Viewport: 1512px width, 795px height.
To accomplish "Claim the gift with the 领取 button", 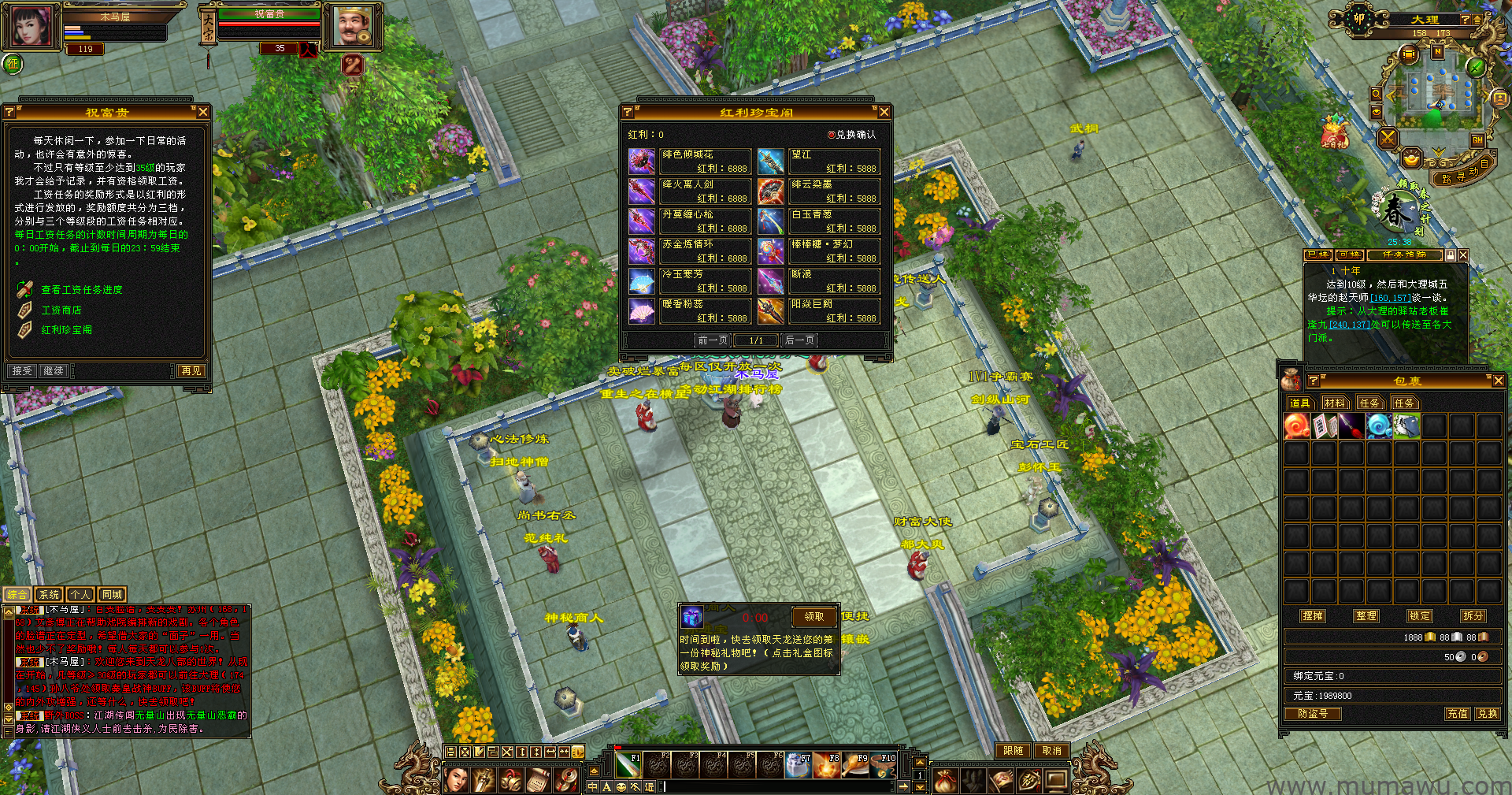I will pos(813,617).
